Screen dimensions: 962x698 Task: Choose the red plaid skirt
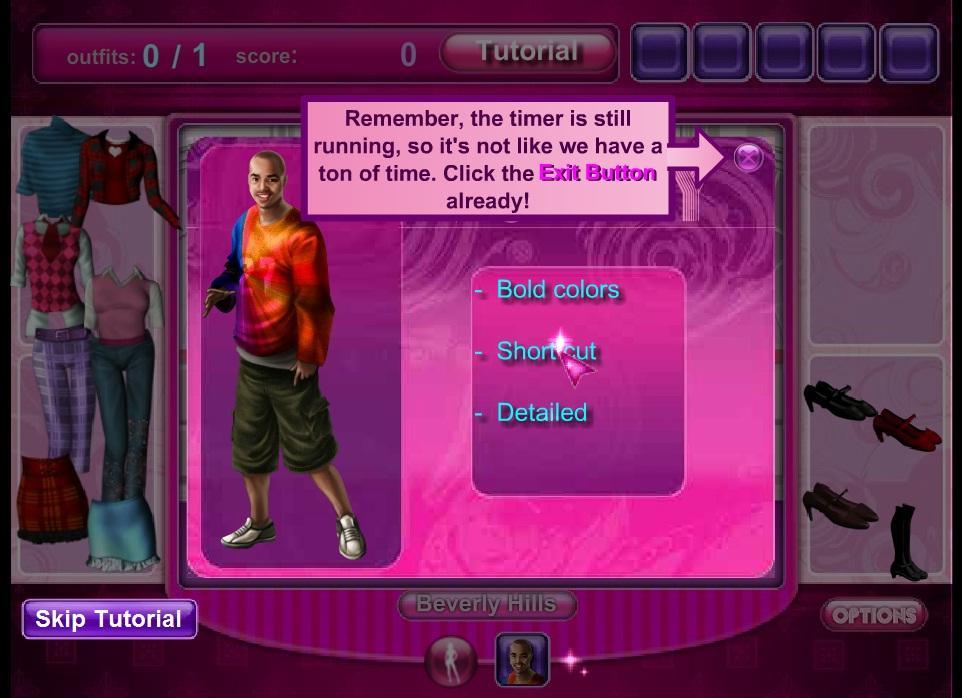[53, 497]
